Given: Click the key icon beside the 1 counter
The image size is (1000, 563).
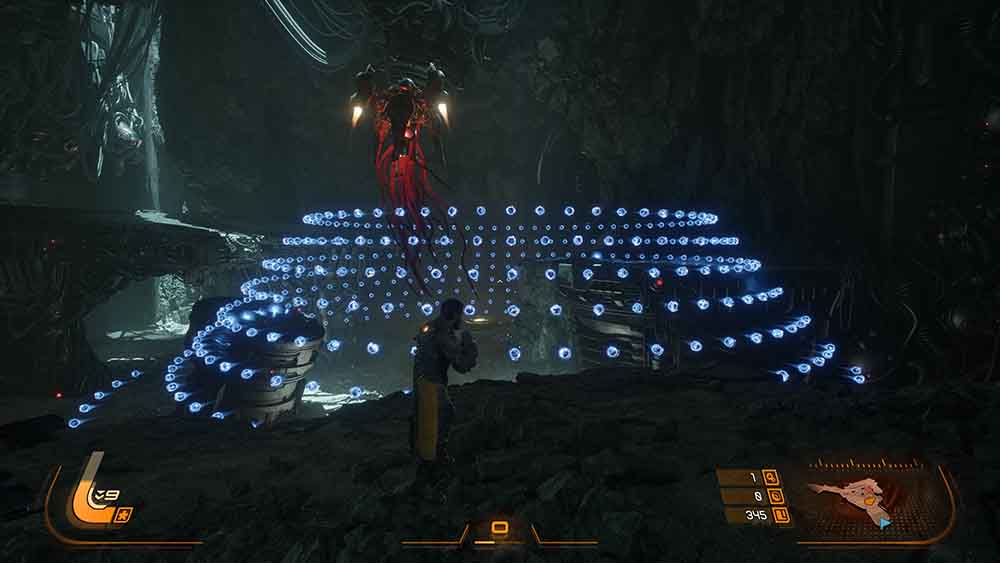Looking at the screenshot, I should 770,477.
